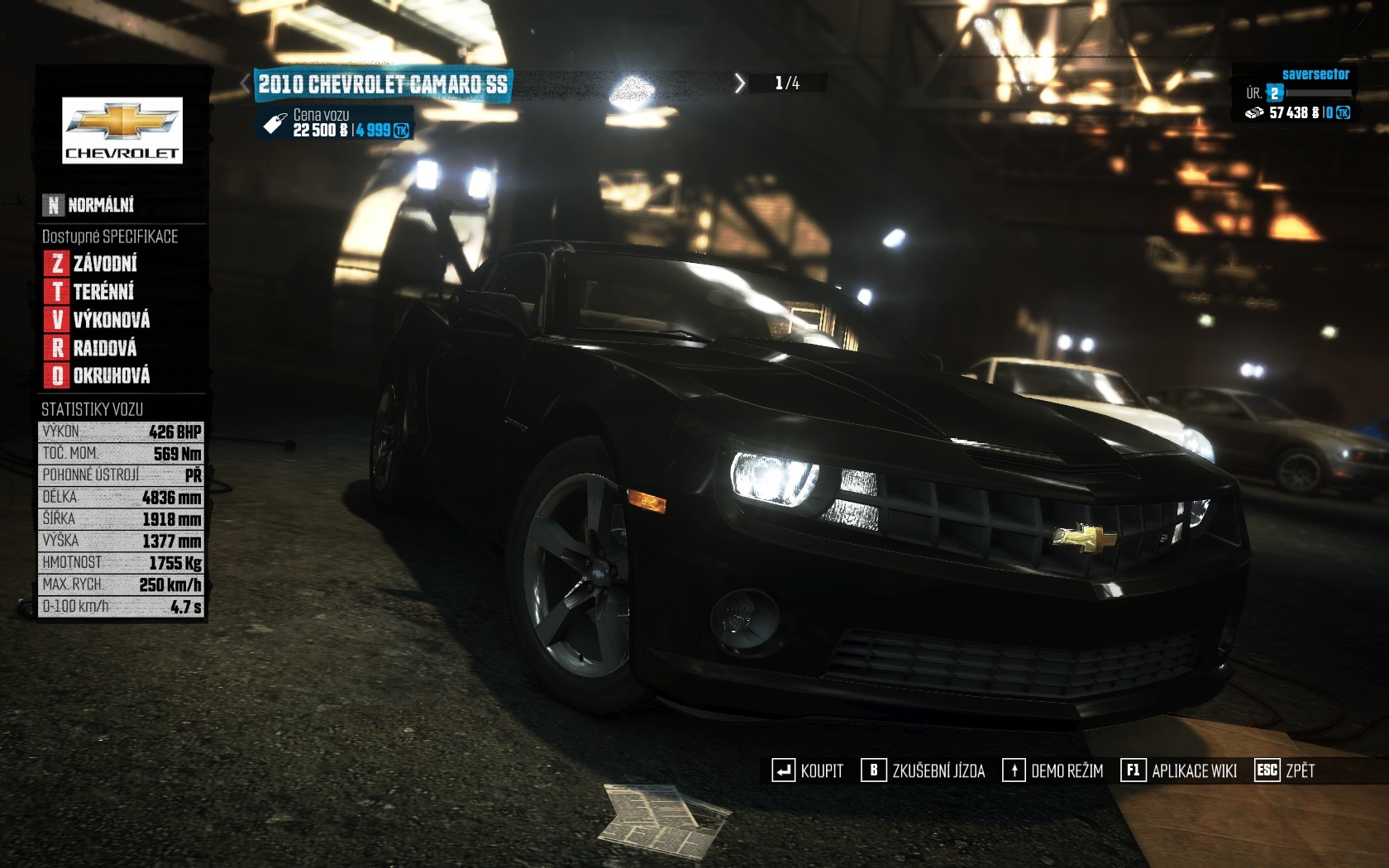Activate Demo režim
Image resolution: width=1389 pixels, height=868 pixels.
pyautogui.click(x=1053, y=770)
